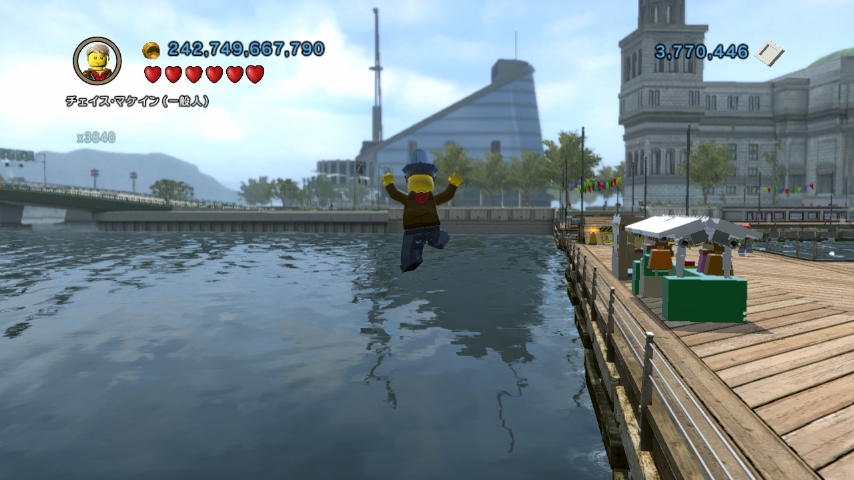Click the white super brick icon
The width and height of the screenshot is (854, 480).
pyautogui.click(x=770, y=53)
